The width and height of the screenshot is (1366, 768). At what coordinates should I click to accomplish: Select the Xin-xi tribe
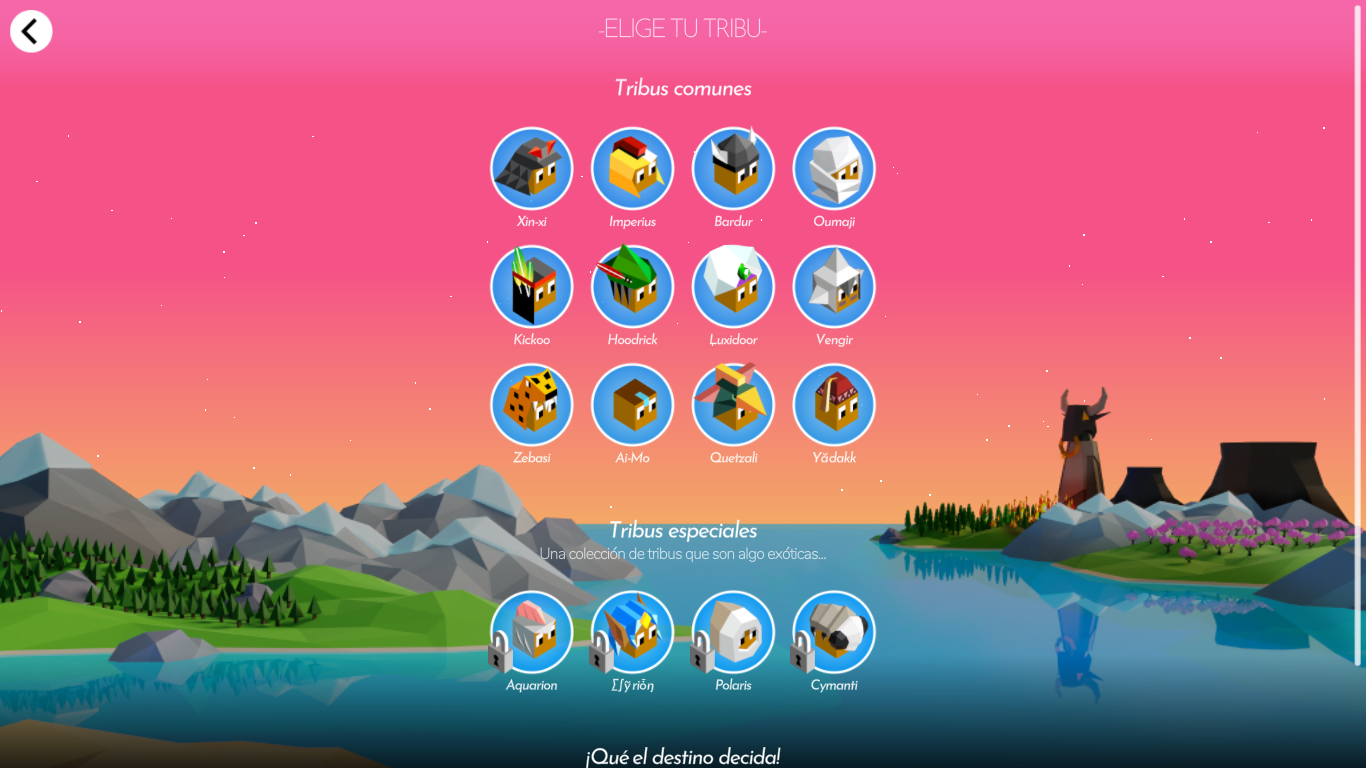pyautogui.click(x=531, y=168)
